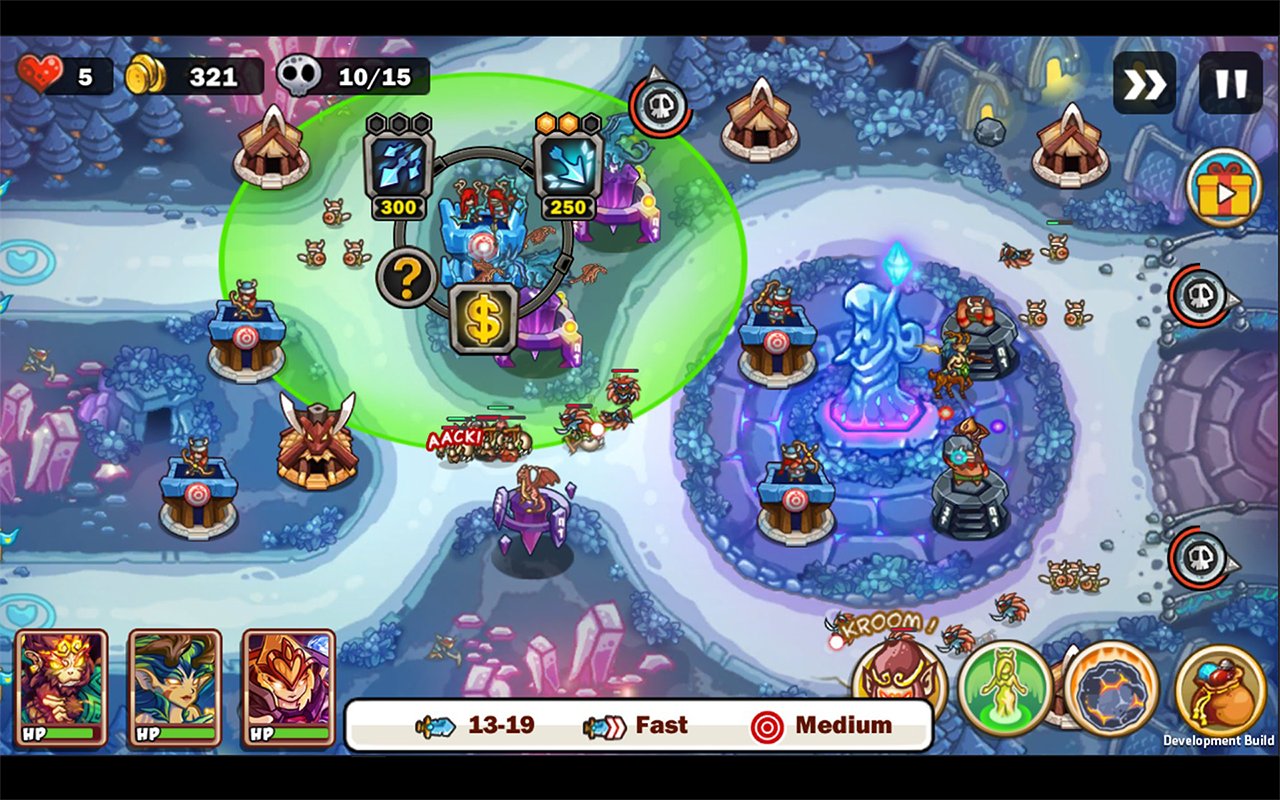Screen dimensions: 1280x800
Task: Open the item bag
Action: pyautogui.click(x=1220, y=690)
